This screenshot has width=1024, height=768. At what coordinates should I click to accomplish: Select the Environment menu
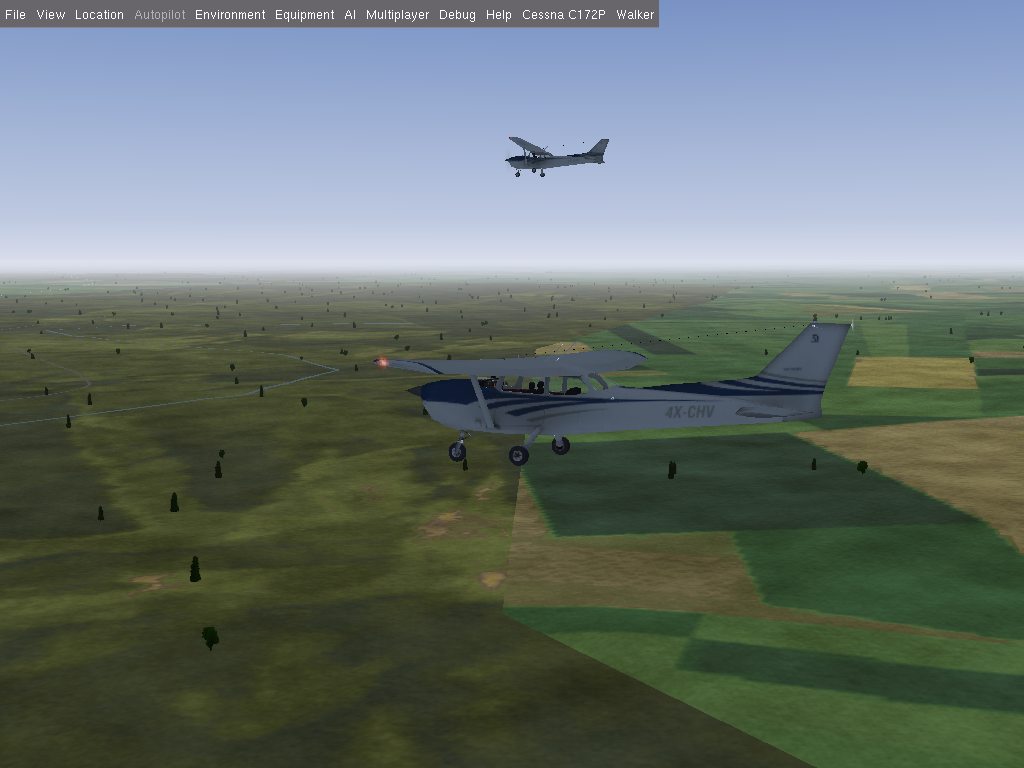(230, 15)
